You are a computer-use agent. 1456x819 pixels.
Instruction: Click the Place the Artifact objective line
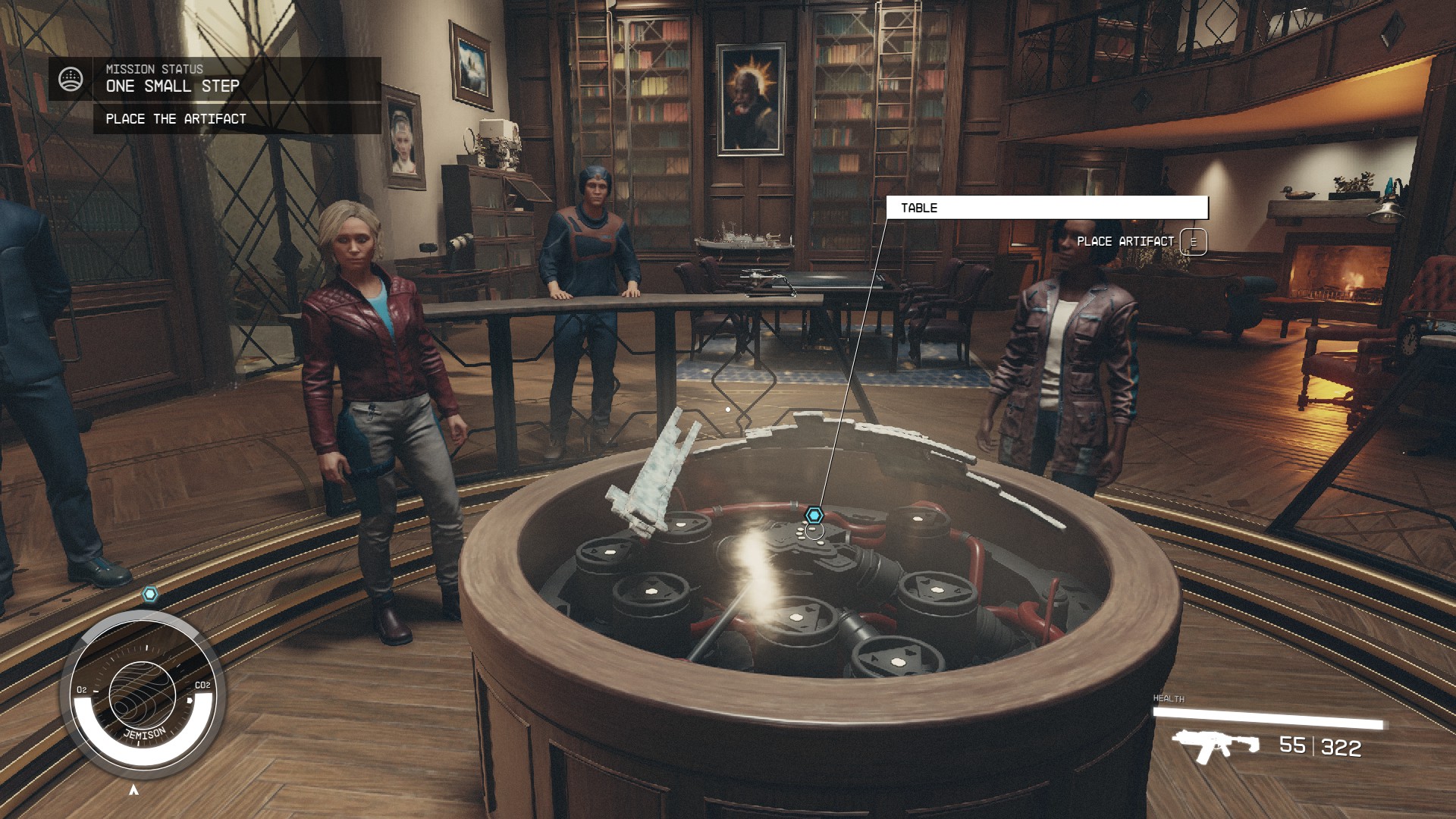pos(176,119)
